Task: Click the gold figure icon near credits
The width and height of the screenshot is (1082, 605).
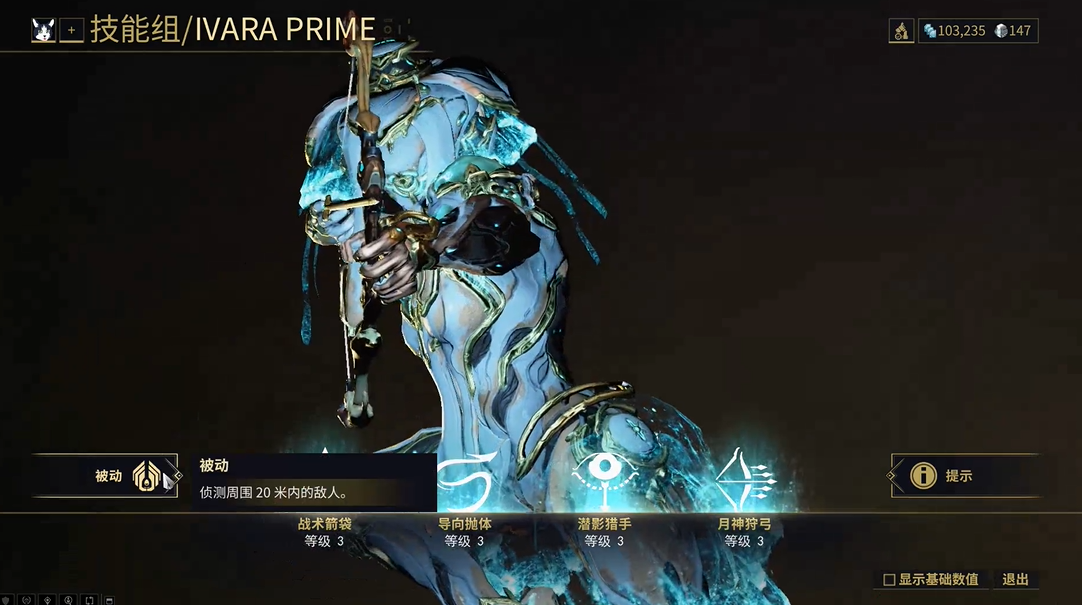Action: [x=901, y=31]
